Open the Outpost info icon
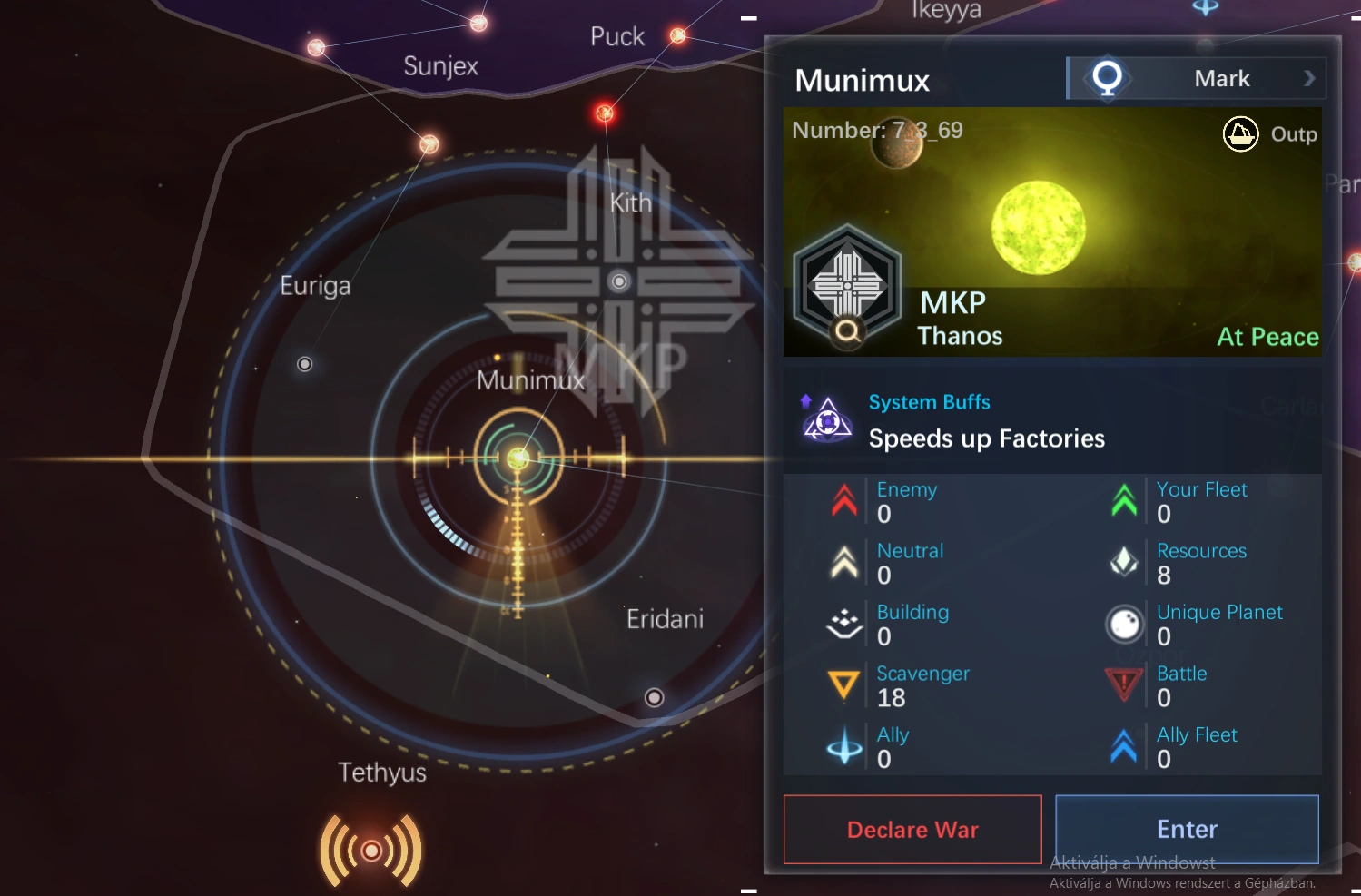This screenshot has width=1361, height=896. point(1240,134)
